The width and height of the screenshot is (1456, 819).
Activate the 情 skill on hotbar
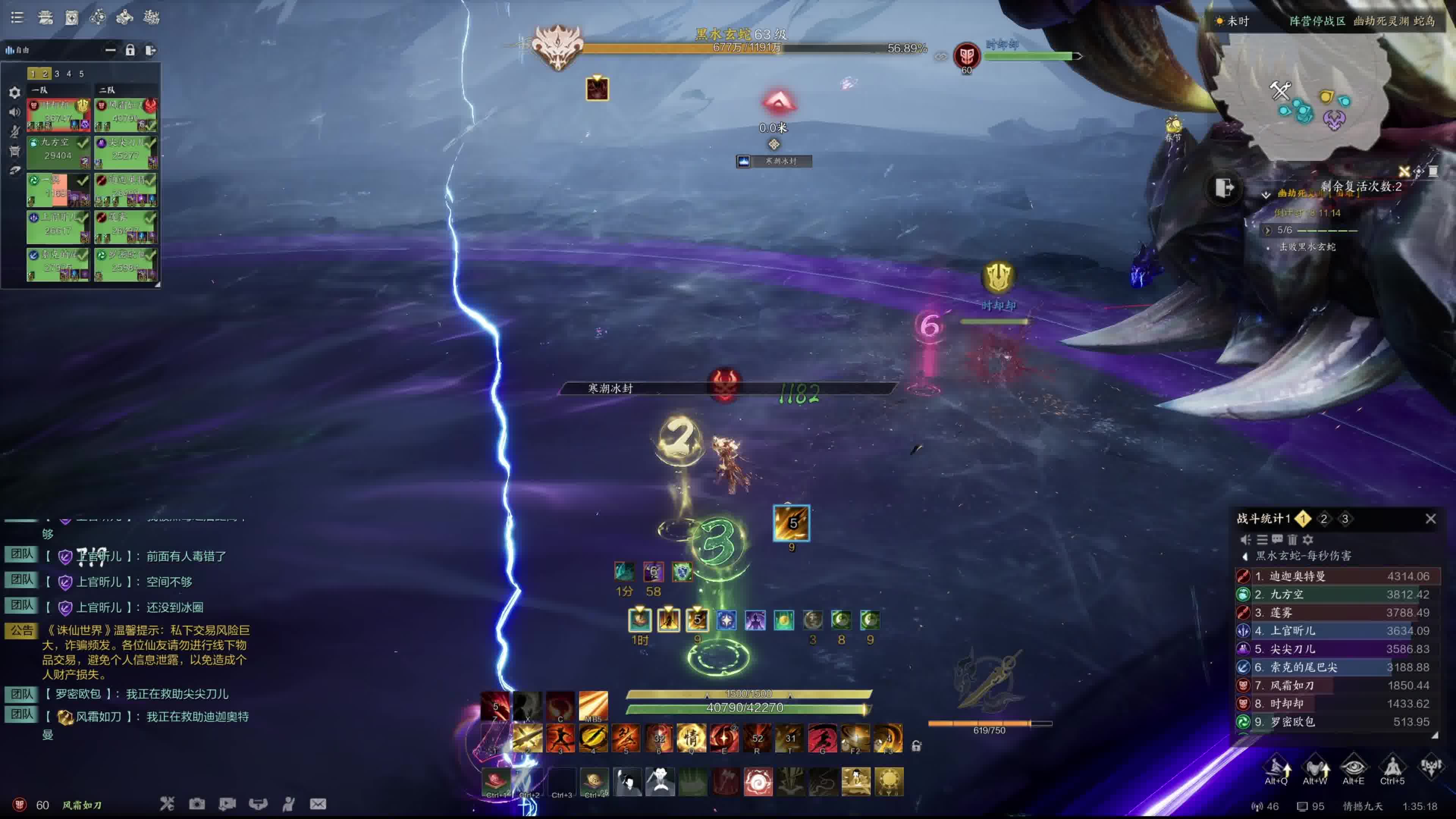[691, 738]
